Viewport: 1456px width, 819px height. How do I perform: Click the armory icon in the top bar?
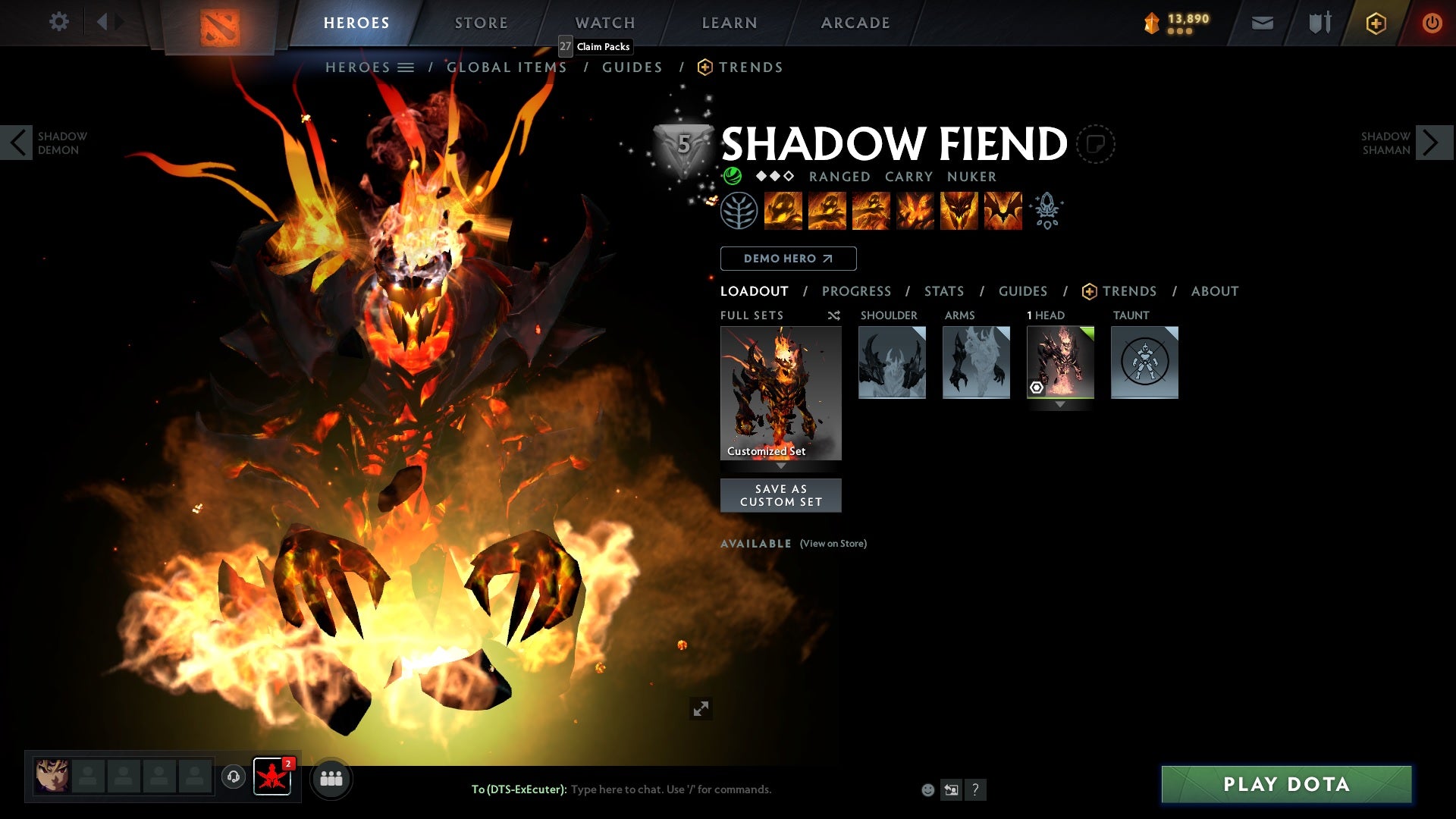click(1318, 23)
